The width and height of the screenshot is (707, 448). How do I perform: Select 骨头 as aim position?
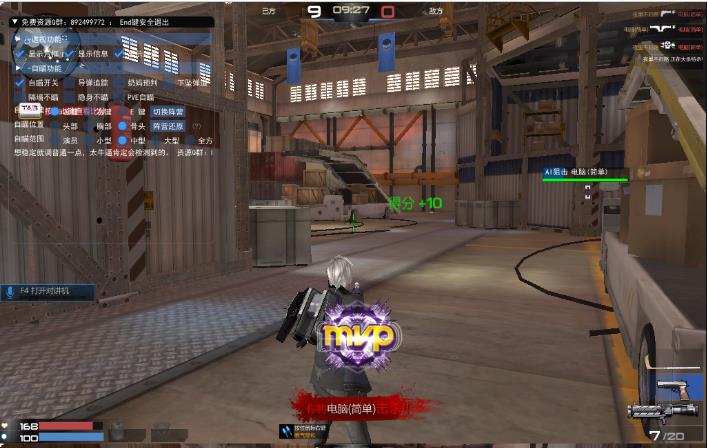(122, 127)
